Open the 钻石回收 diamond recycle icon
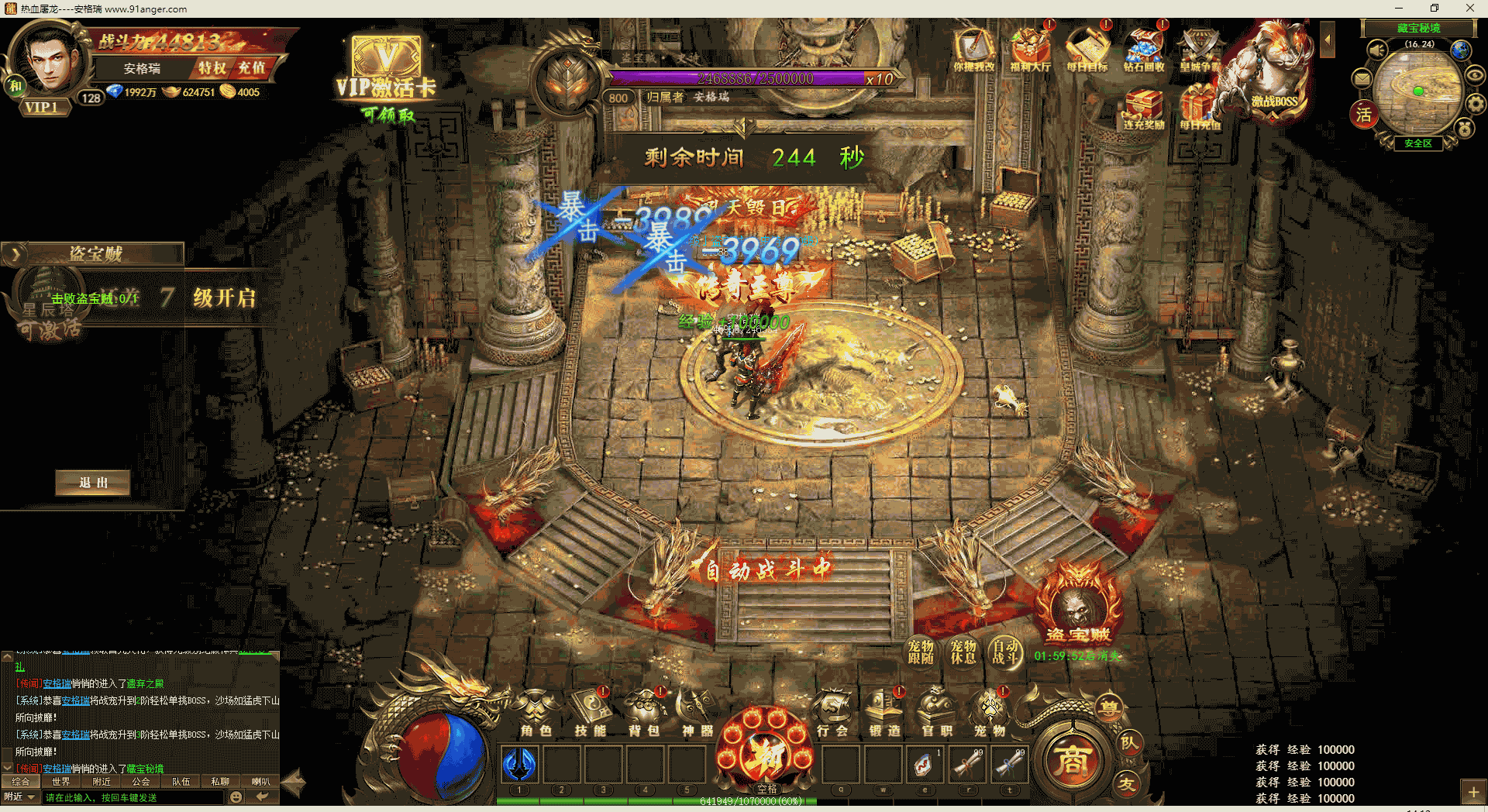The width and height of the screenshot is (1488, 812). 1144,50
